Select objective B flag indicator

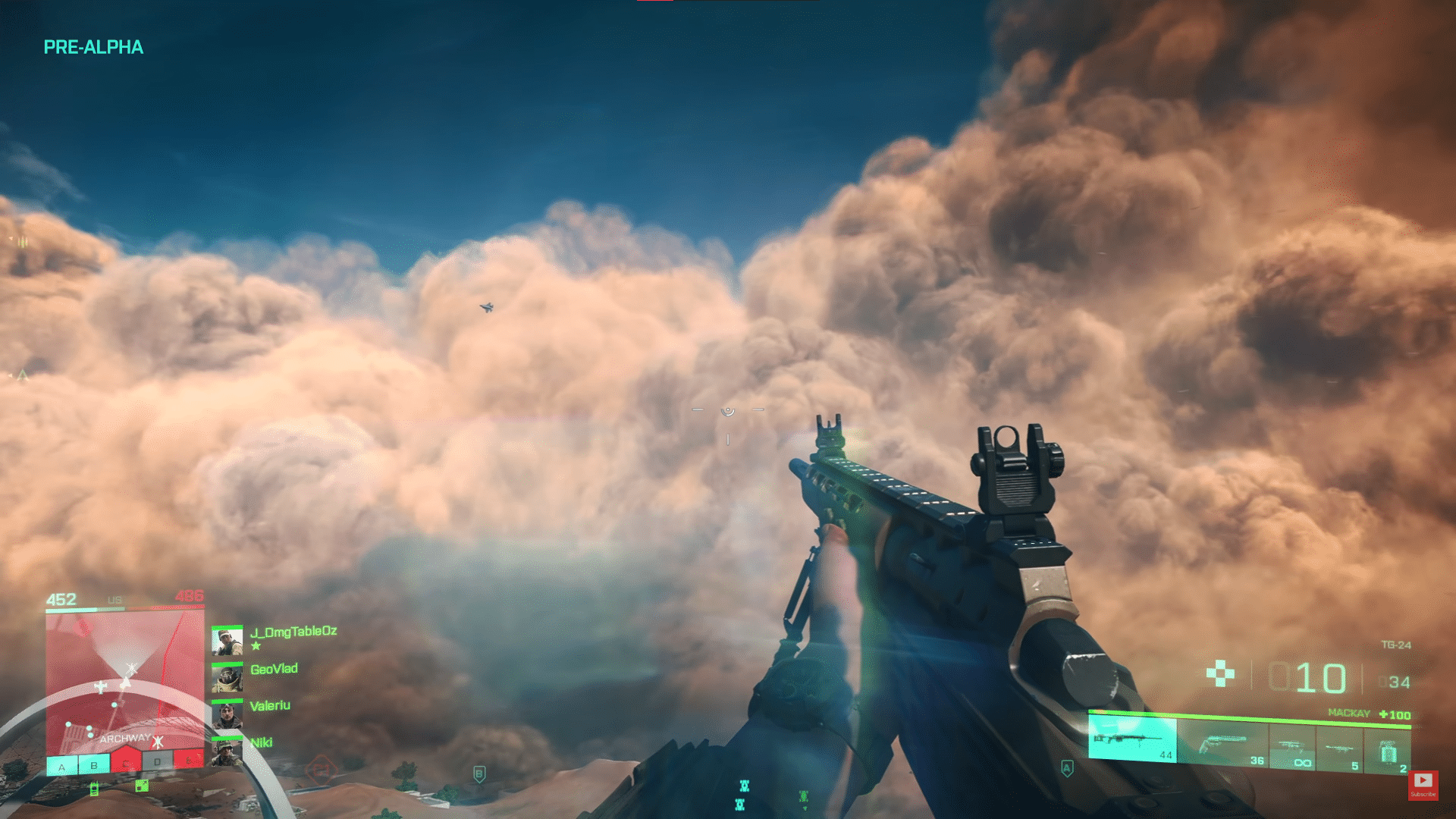(x=94, y=765)
